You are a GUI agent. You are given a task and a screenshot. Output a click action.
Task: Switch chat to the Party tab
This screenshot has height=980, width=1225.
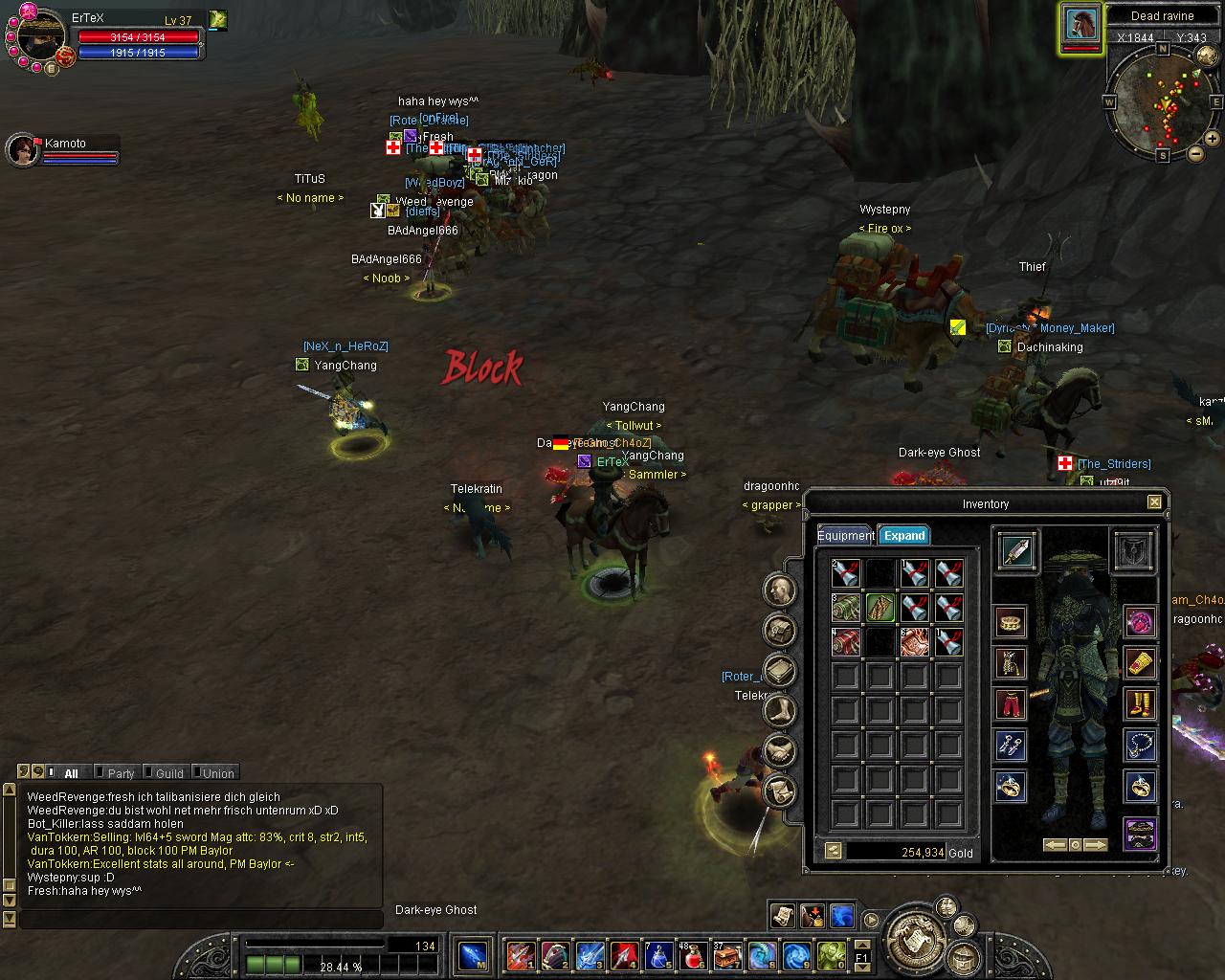pyautogui.click(x=121, y=773)
